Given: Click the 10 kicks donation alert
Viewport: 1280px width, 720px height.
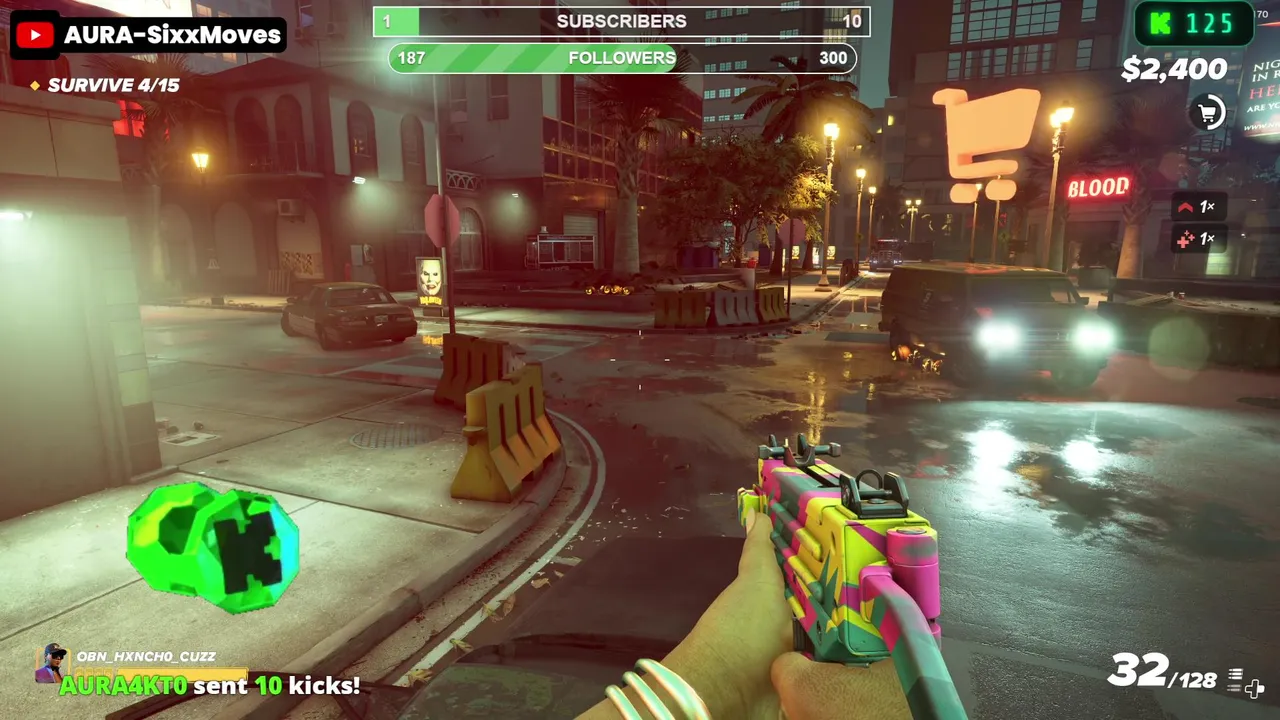Looking at the screenshot, I should point(209,686).
